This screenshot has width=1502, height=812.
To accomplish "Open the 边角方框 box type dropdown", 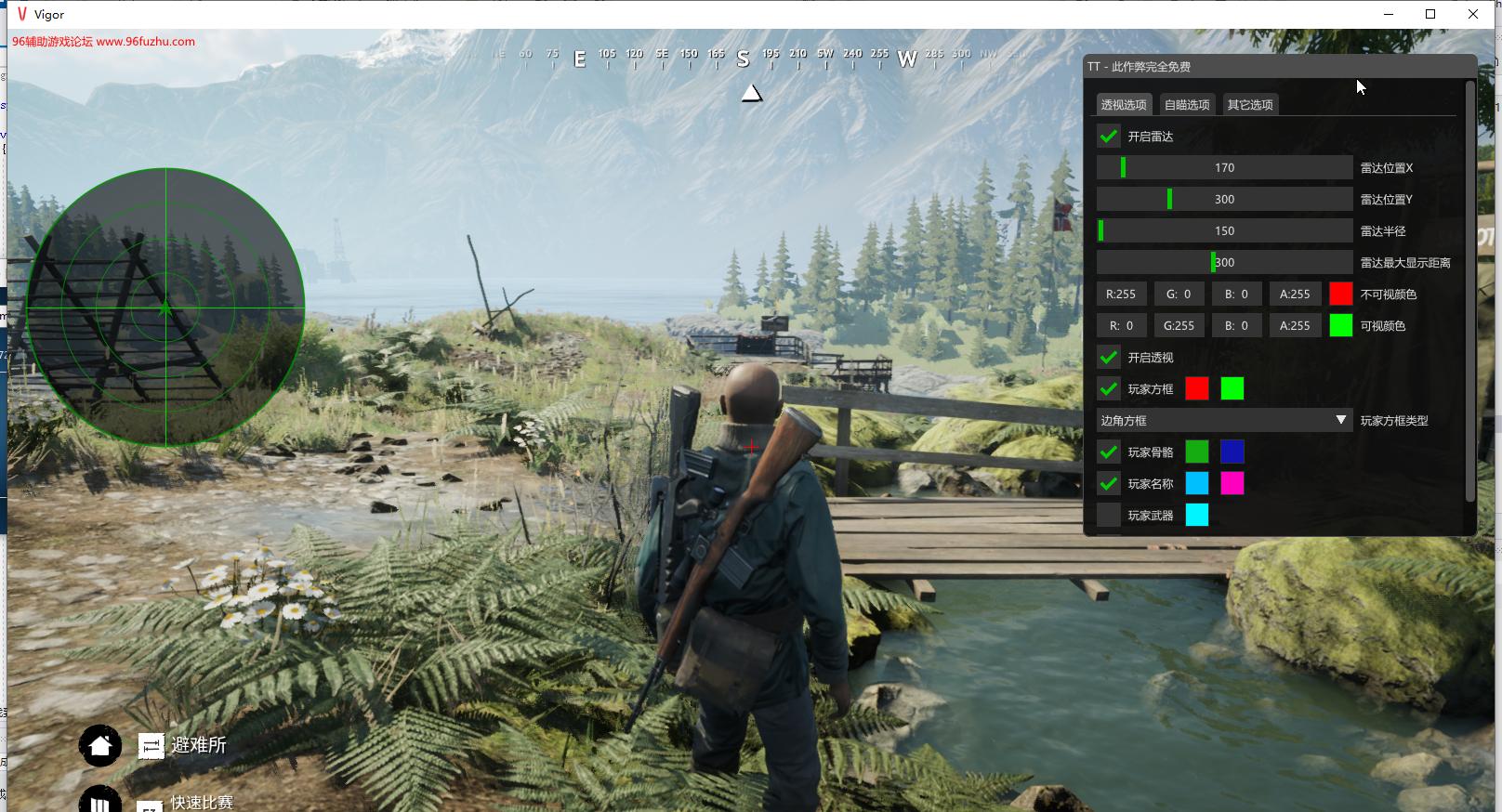I will tap(1224, 421).
